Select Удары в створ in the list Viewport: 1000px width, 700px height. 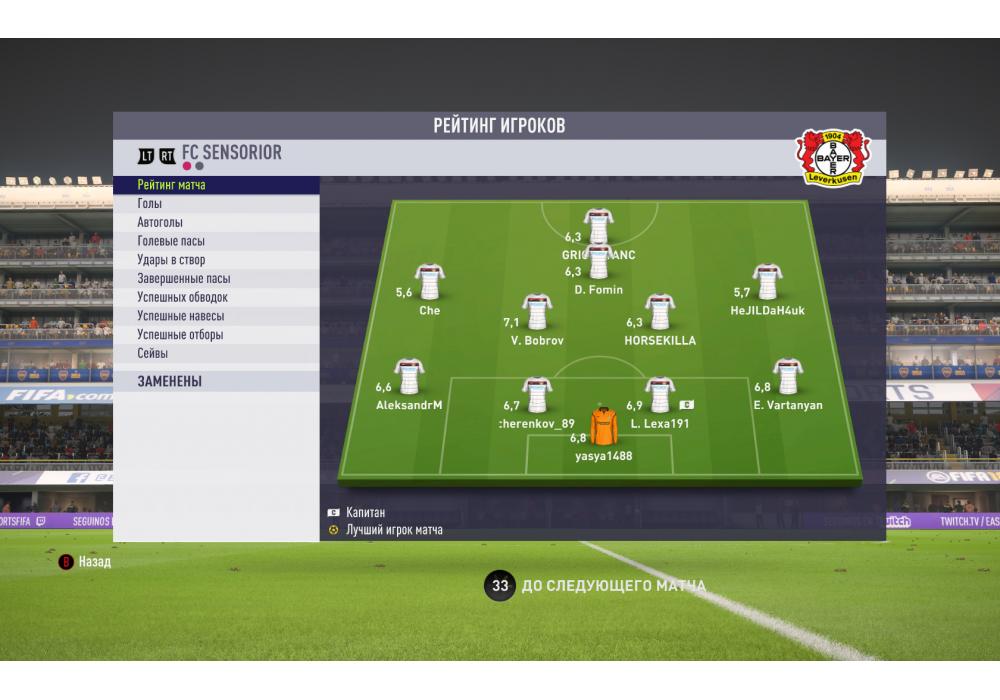click(x=216, y=260)
